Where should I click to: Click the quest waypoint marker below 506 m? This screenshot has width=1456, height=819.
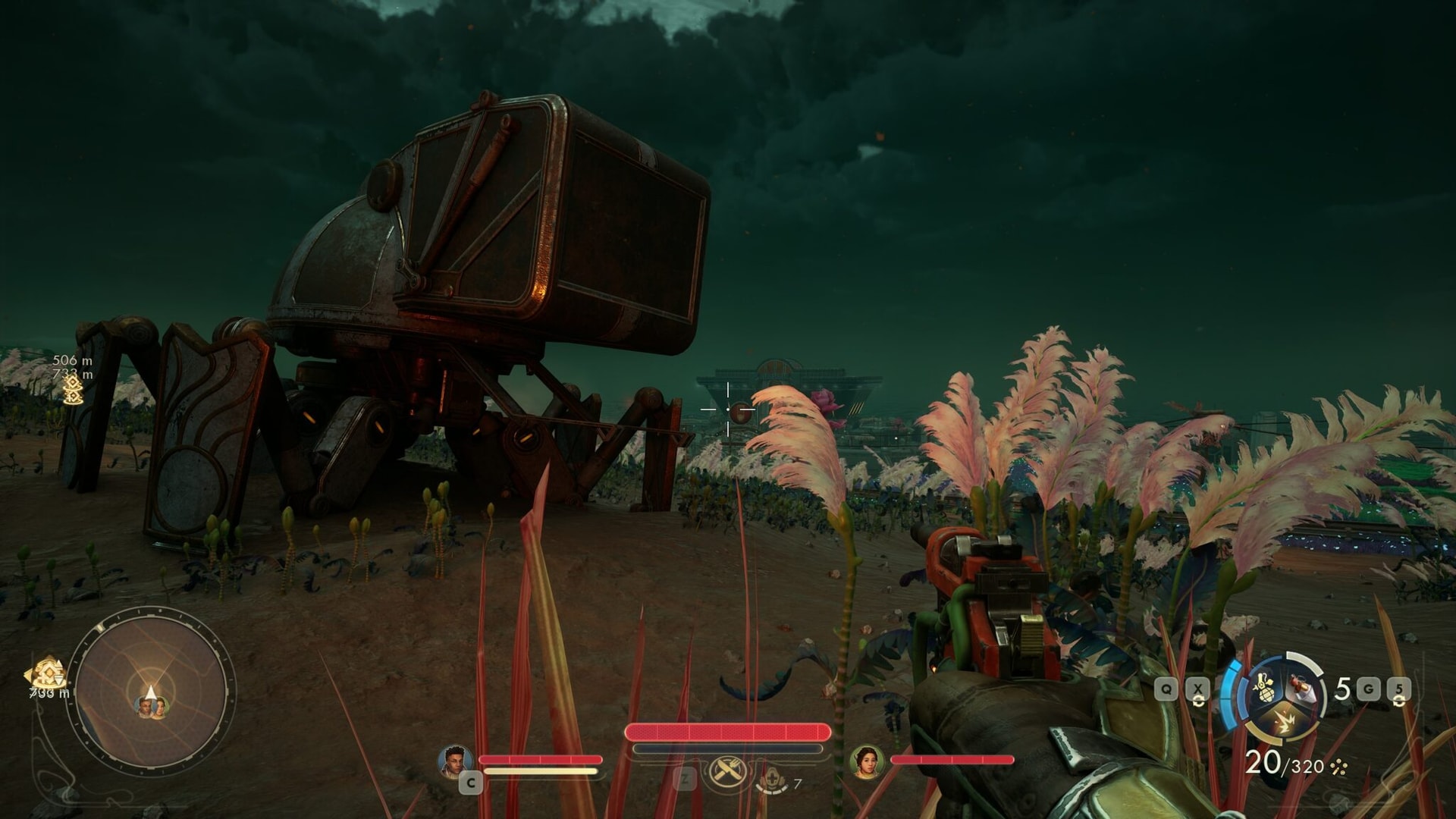click(x=73, y=391)
